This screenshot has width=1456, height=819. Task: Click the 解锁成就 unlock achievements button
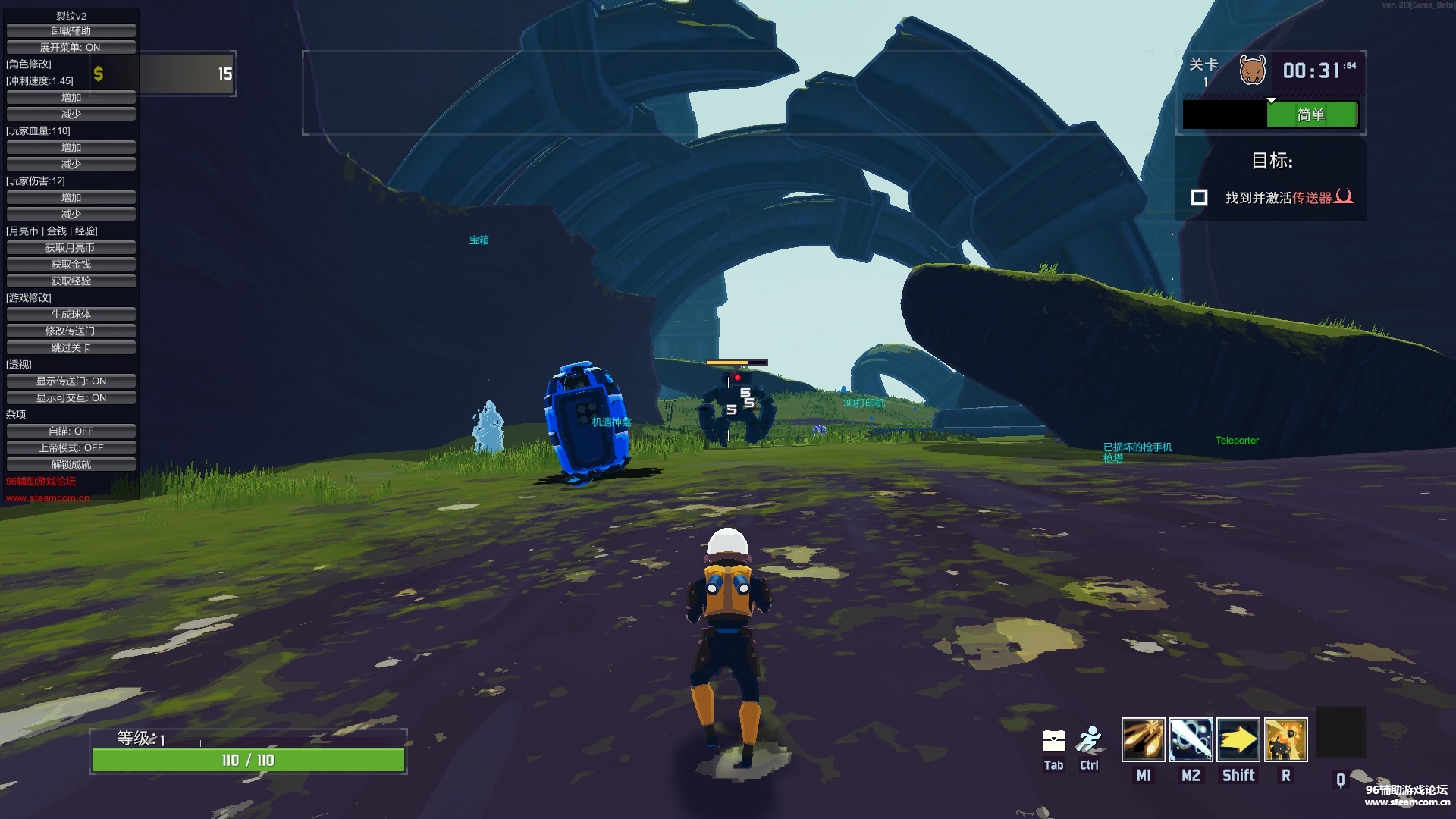[x=71, y=465]
